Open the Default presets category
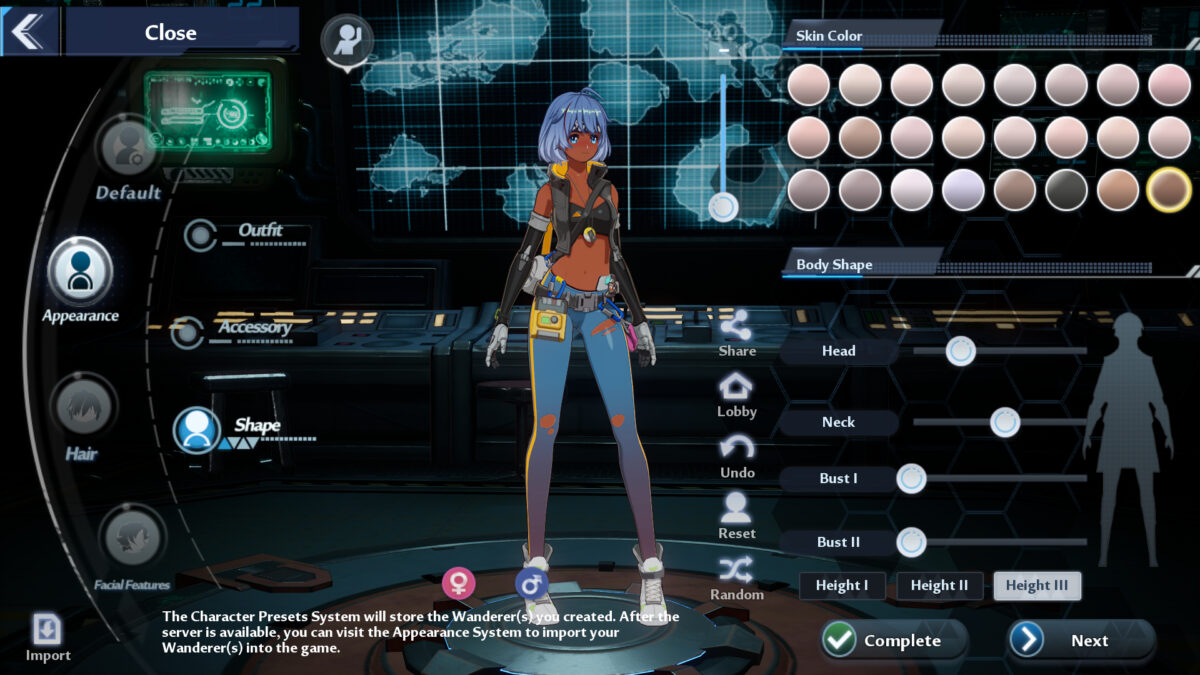This screenshot has width=1200, height=675. click(128, 148)
